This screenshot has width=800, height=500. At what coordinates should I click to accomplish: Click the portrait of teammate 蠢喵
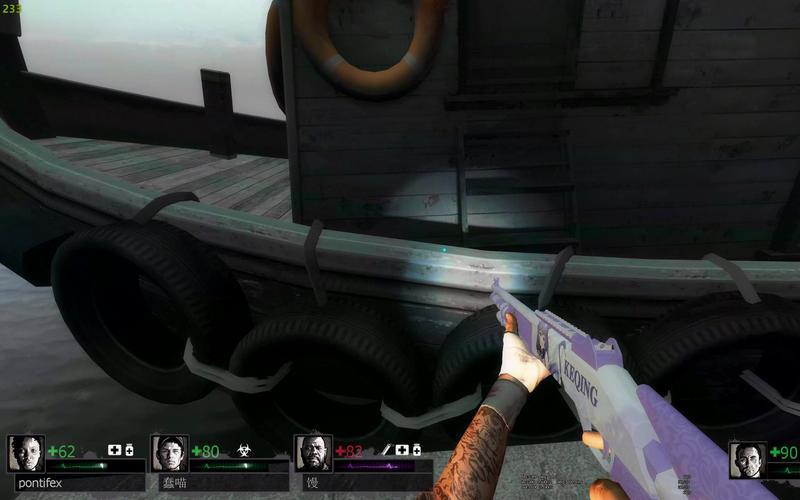coord(170,453)
